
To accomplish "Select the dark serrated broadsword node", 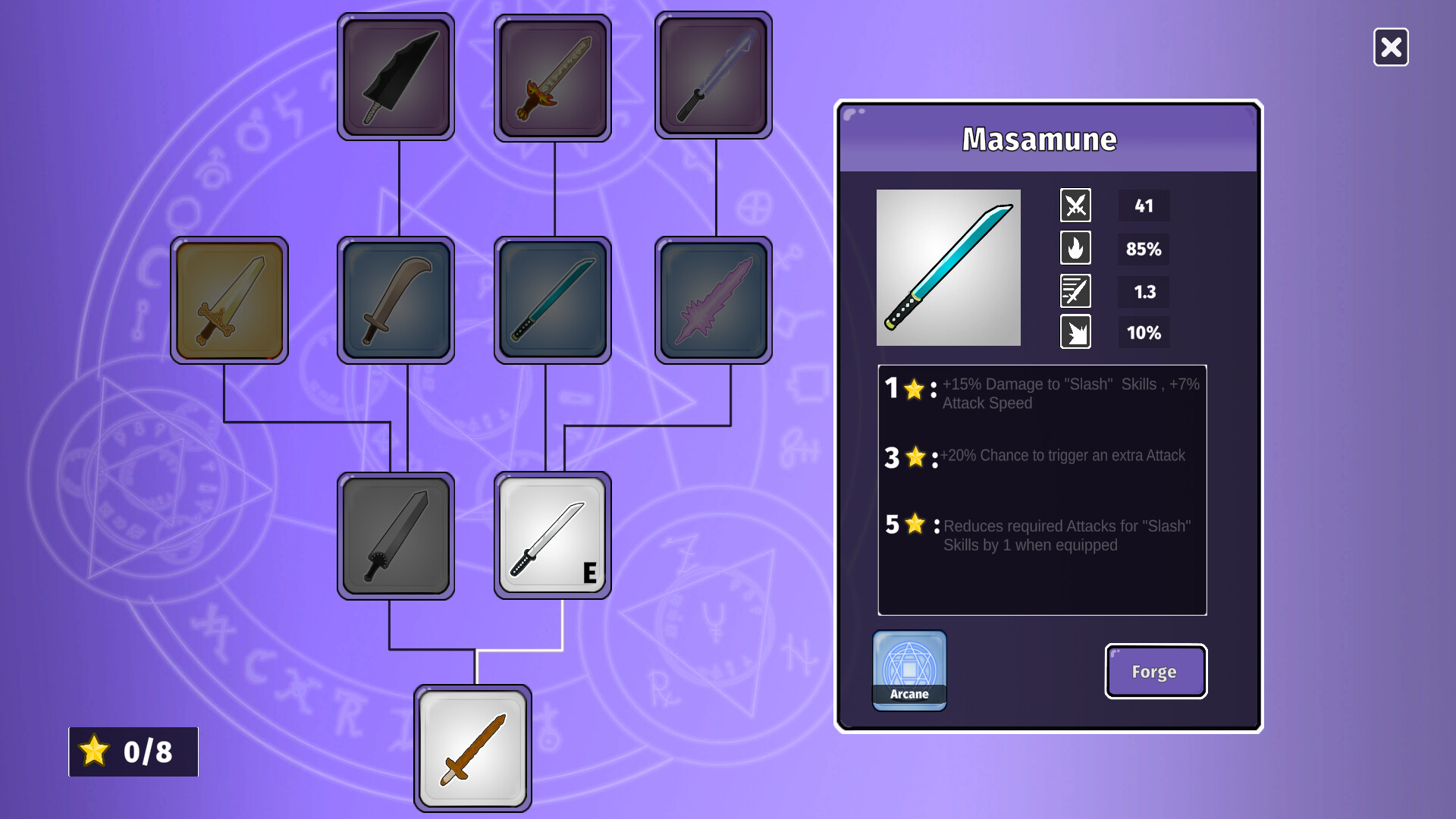I will coord(395,535).
